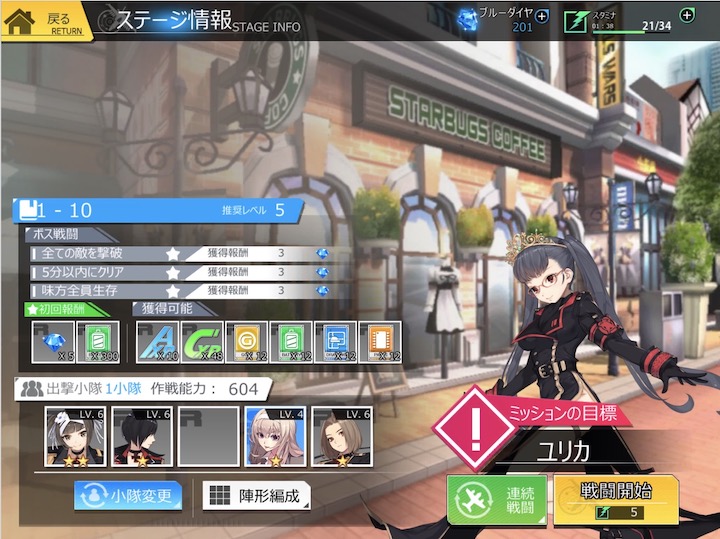Start the battle with 戦闘開始

616,499
